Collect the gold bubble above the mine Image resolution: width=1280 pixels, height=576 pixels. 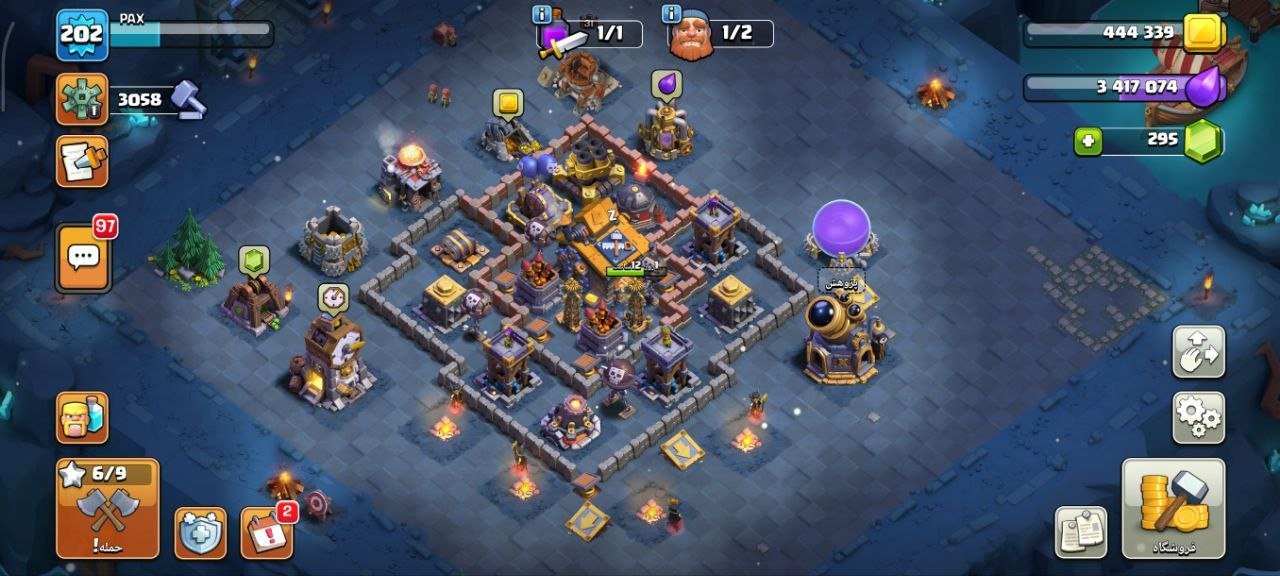(x=508, y=102)
